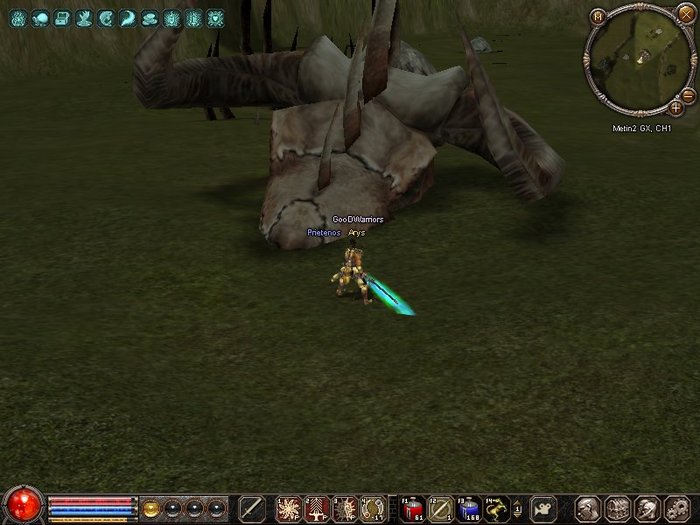700x525 pixels.
Task: Activate the skill in quickslot 2
Action: [x=317, y=509]
